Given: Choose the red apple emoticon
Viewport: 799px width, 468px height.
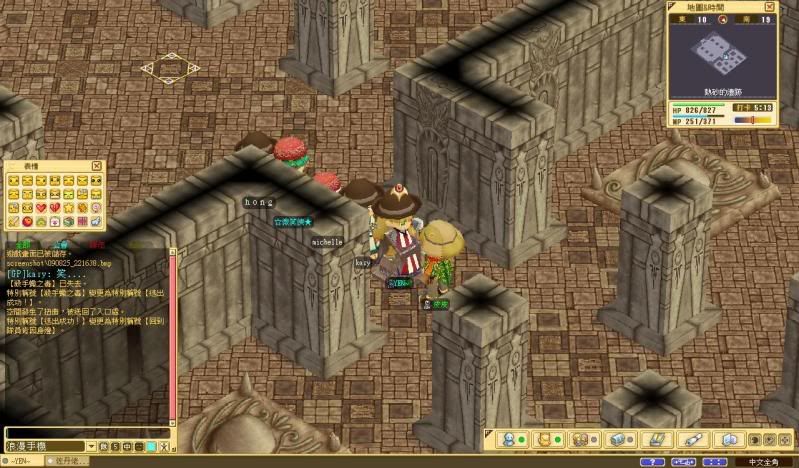Looking at the screenshot, I should tap(27, 221).
